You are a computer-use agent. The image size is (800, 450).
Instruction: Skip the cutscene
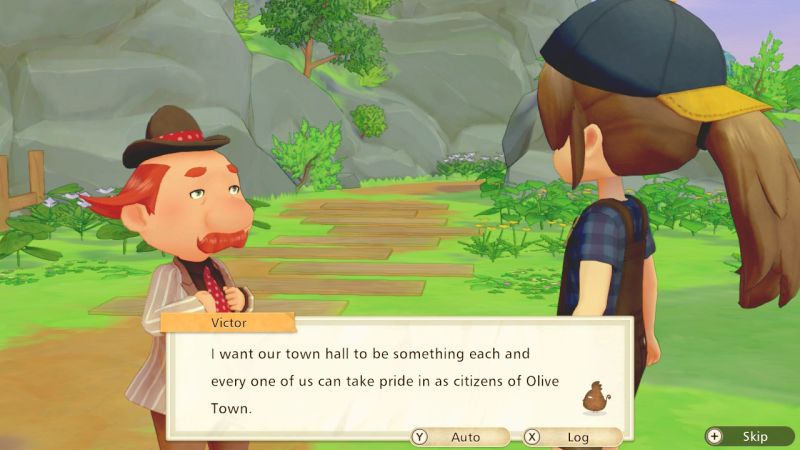click(x=747, y=437)
